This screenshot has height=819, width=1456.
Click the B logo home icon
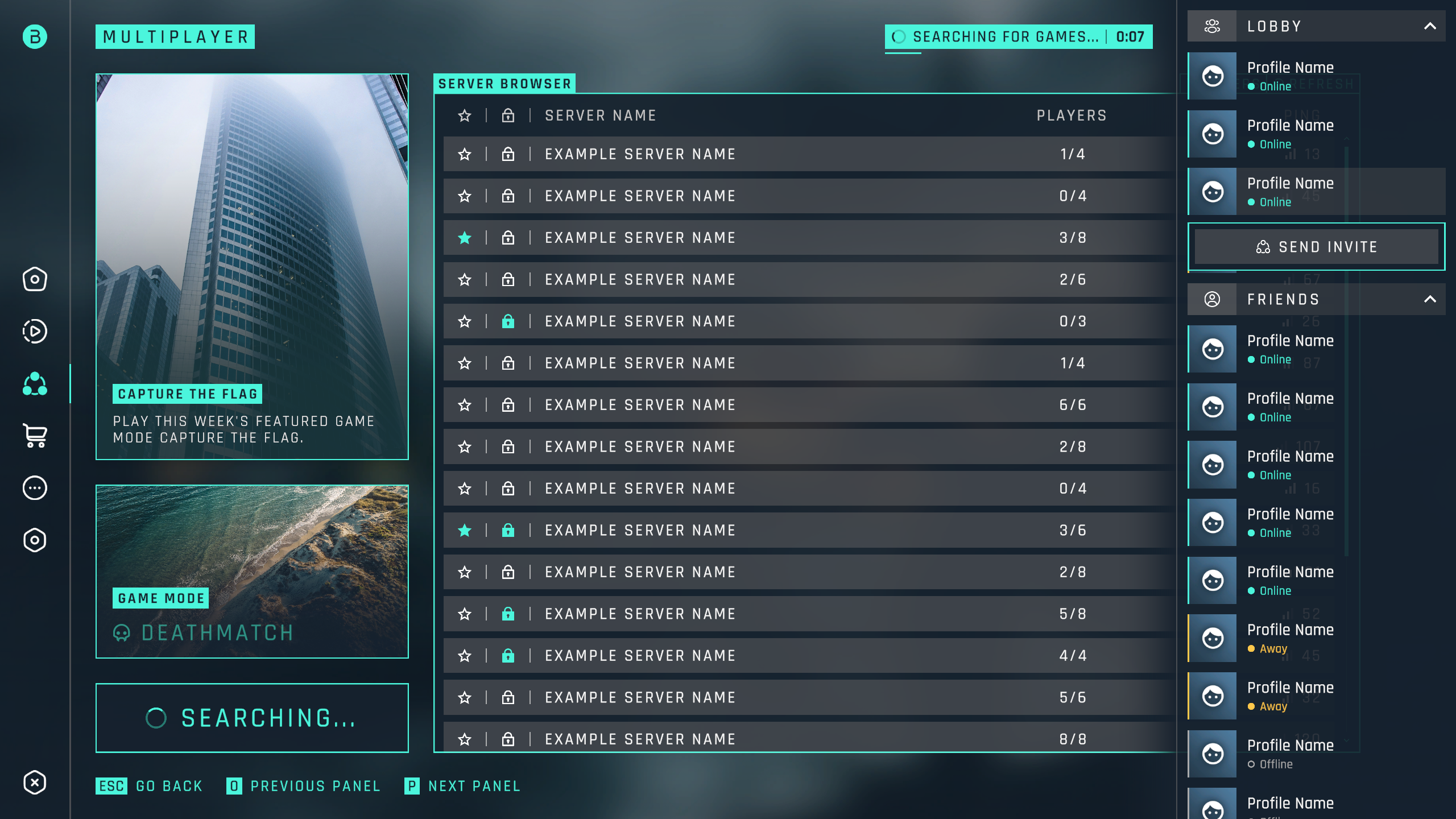(x=35, y=37)
